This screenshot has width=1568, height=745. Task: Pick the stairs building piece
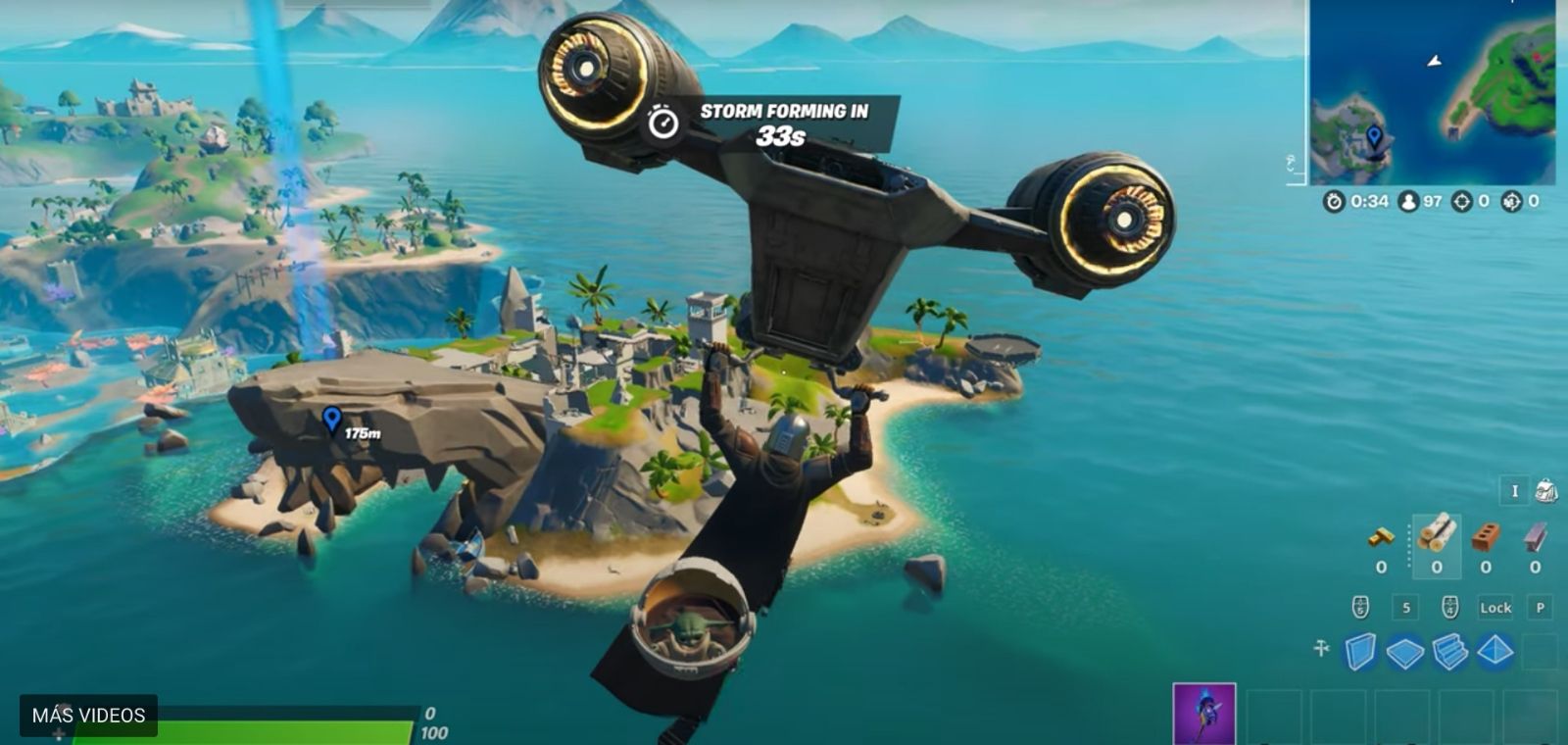click(x=1450, y=652)
